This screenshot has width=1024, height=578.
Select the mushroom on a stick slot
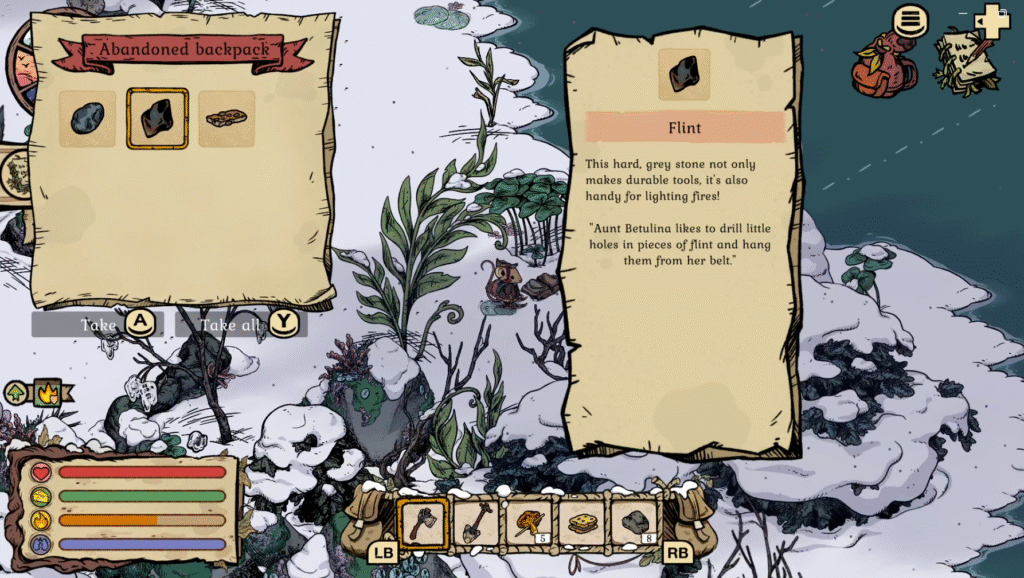tap(529, 522)
